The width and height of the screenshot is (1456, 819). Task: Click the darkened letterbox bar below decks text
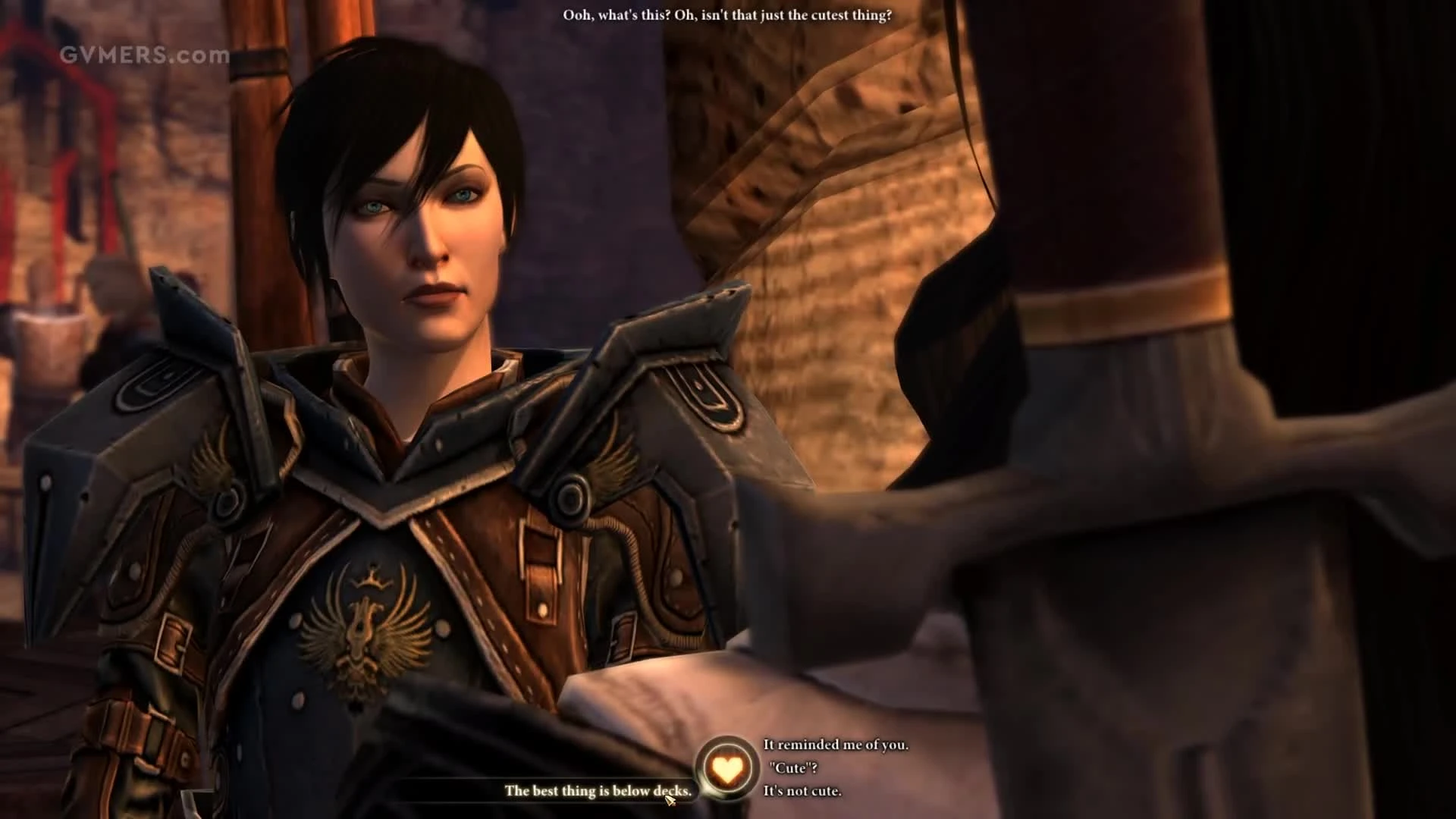point(455,811)
